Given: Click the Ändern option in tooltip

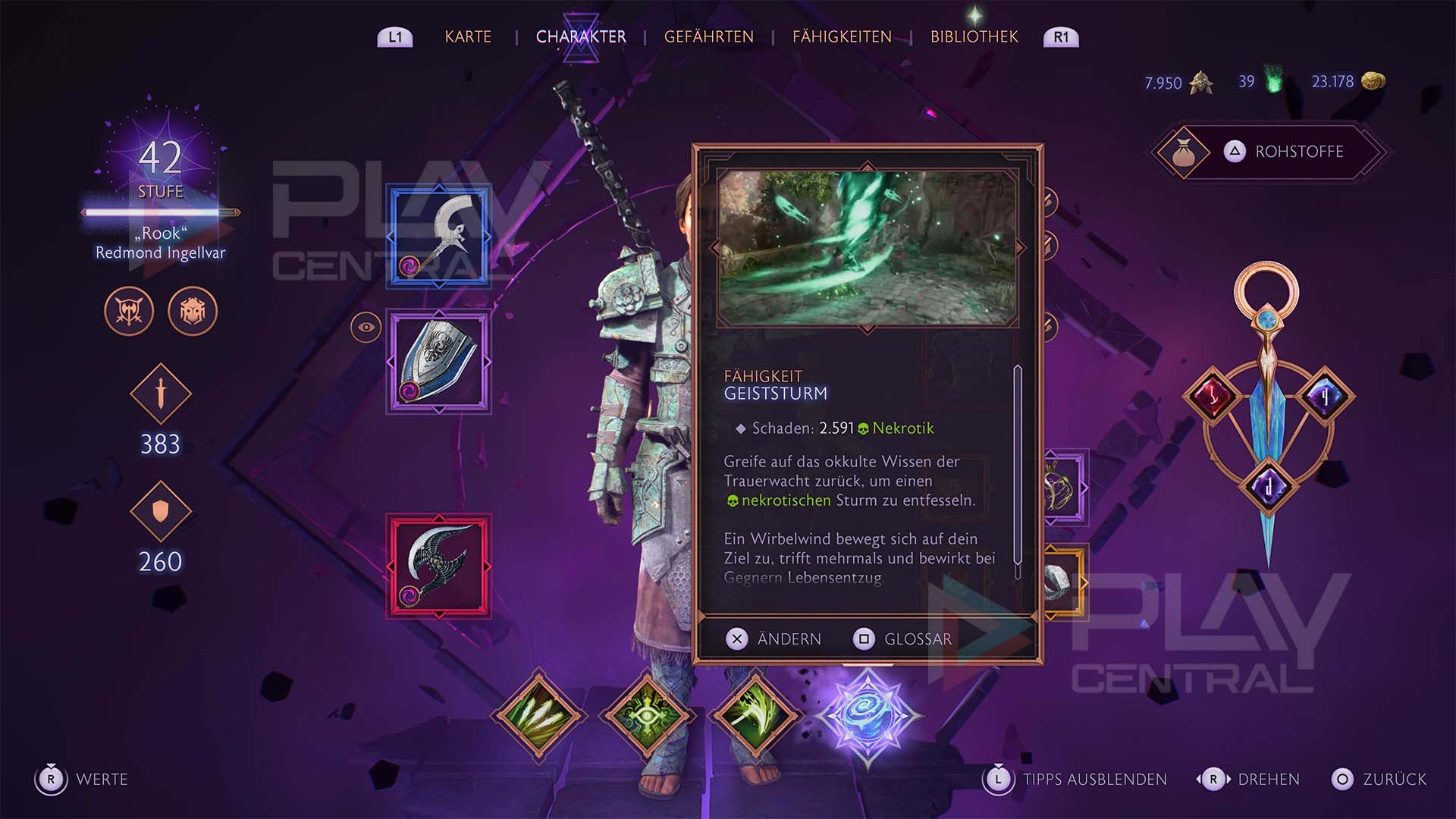Looking at the screenshot, I should (773, 639).
